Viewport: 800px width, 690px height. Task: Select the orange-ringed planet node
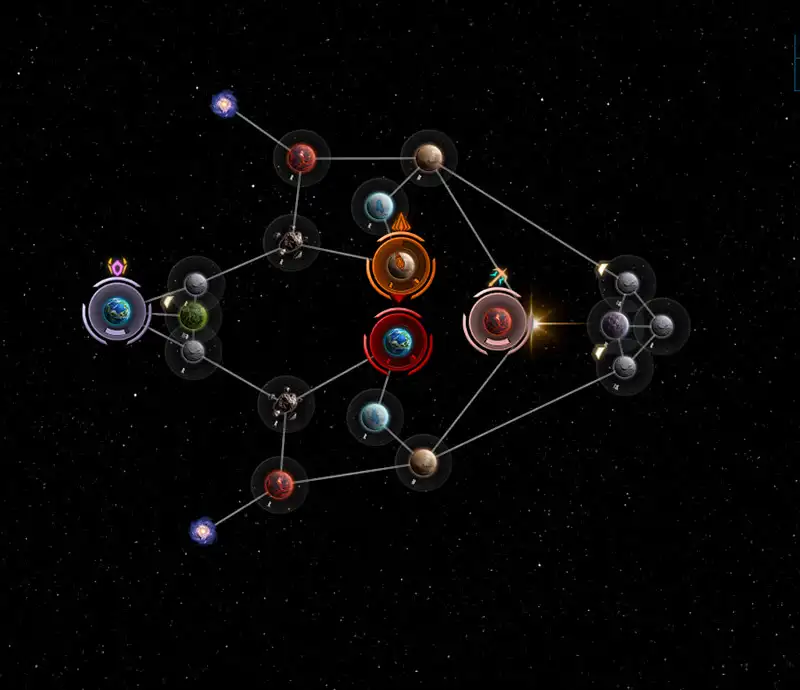pos(401,266)
